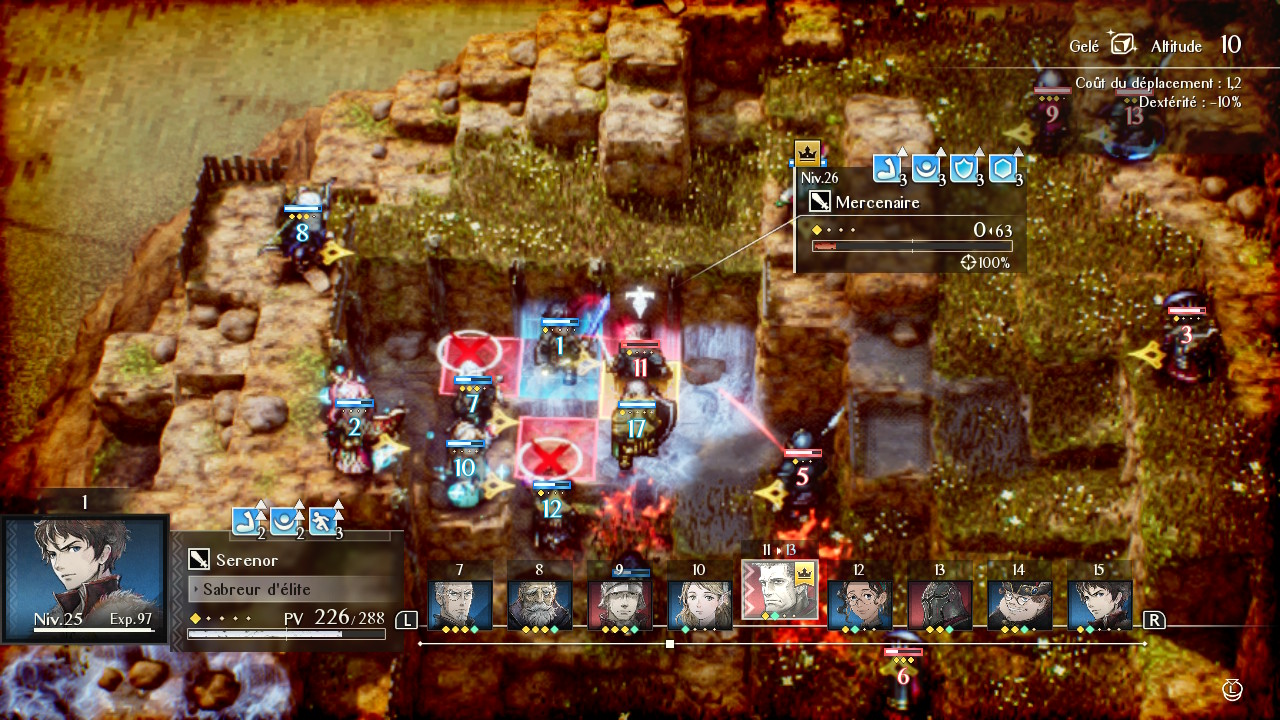
Task: Inspect the Mercenaire's hexagon buff icon
Action: (x=1004, y=169)
